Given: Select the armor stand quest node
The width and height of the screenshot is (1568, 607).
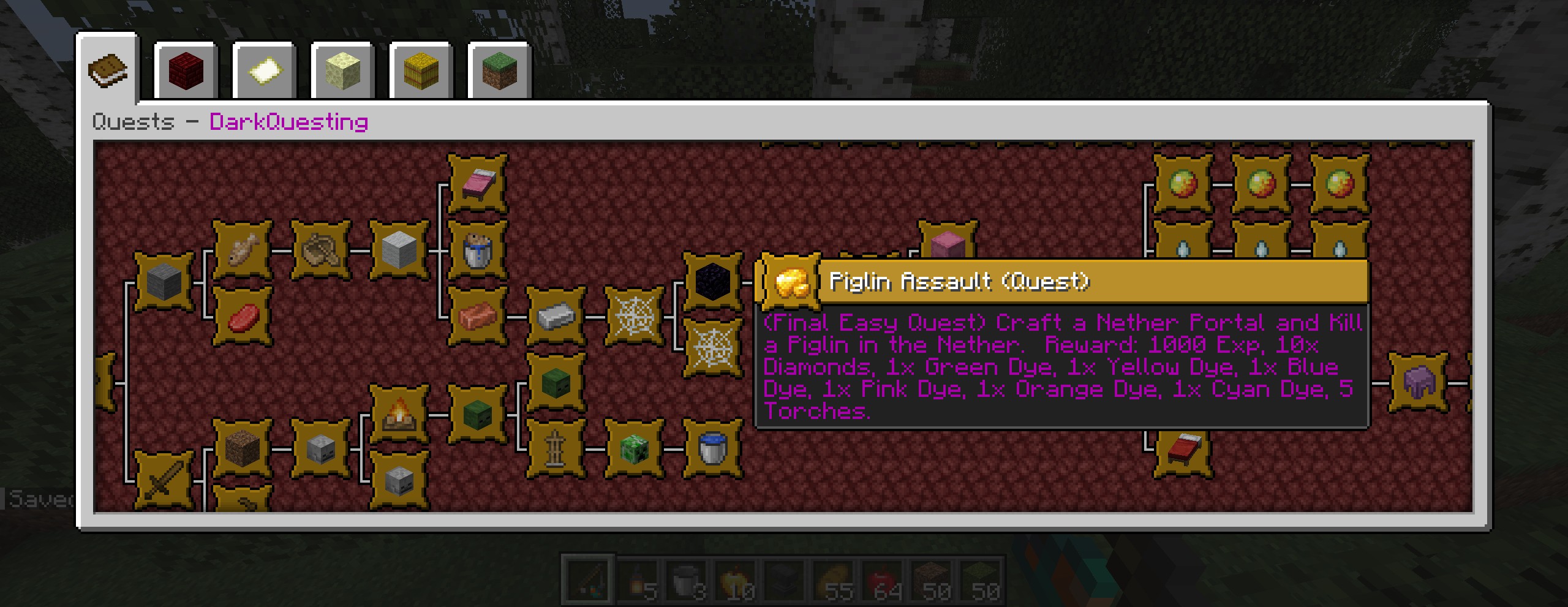Looking at the screenshot, I should point(556,449).
